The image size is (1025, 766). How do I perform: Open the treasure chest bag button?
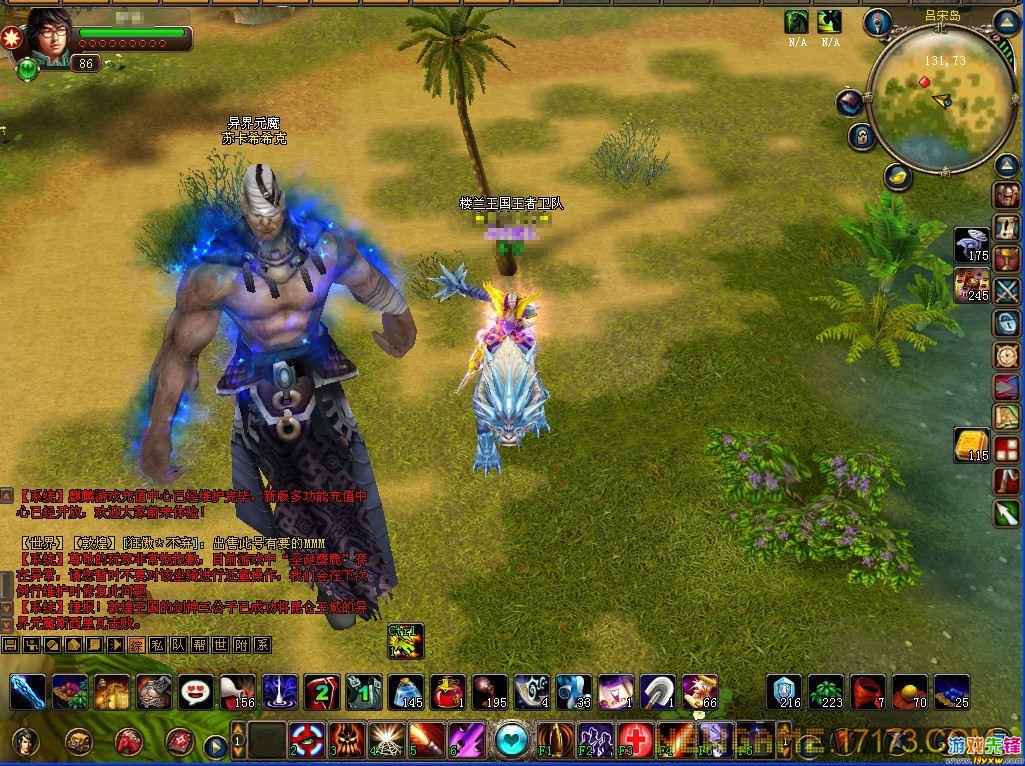pyautogui.click(x=79, y=741)
